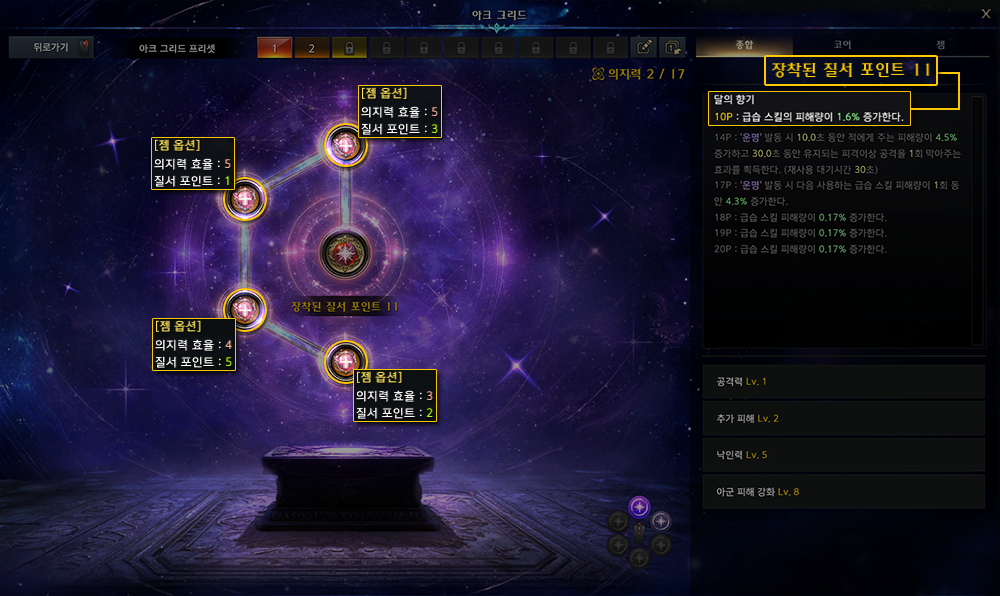Pick the gem with 질서 포인트 5

(x=245, y=307)
